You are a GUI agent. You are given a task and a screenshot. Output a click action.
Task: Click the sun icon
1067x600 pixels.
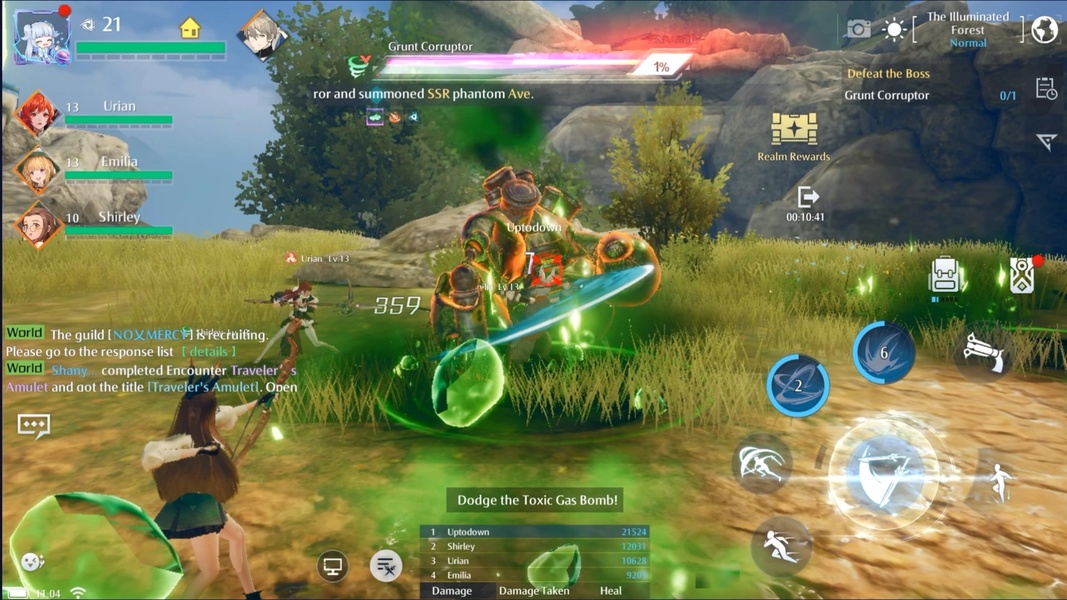click(894, 30)
